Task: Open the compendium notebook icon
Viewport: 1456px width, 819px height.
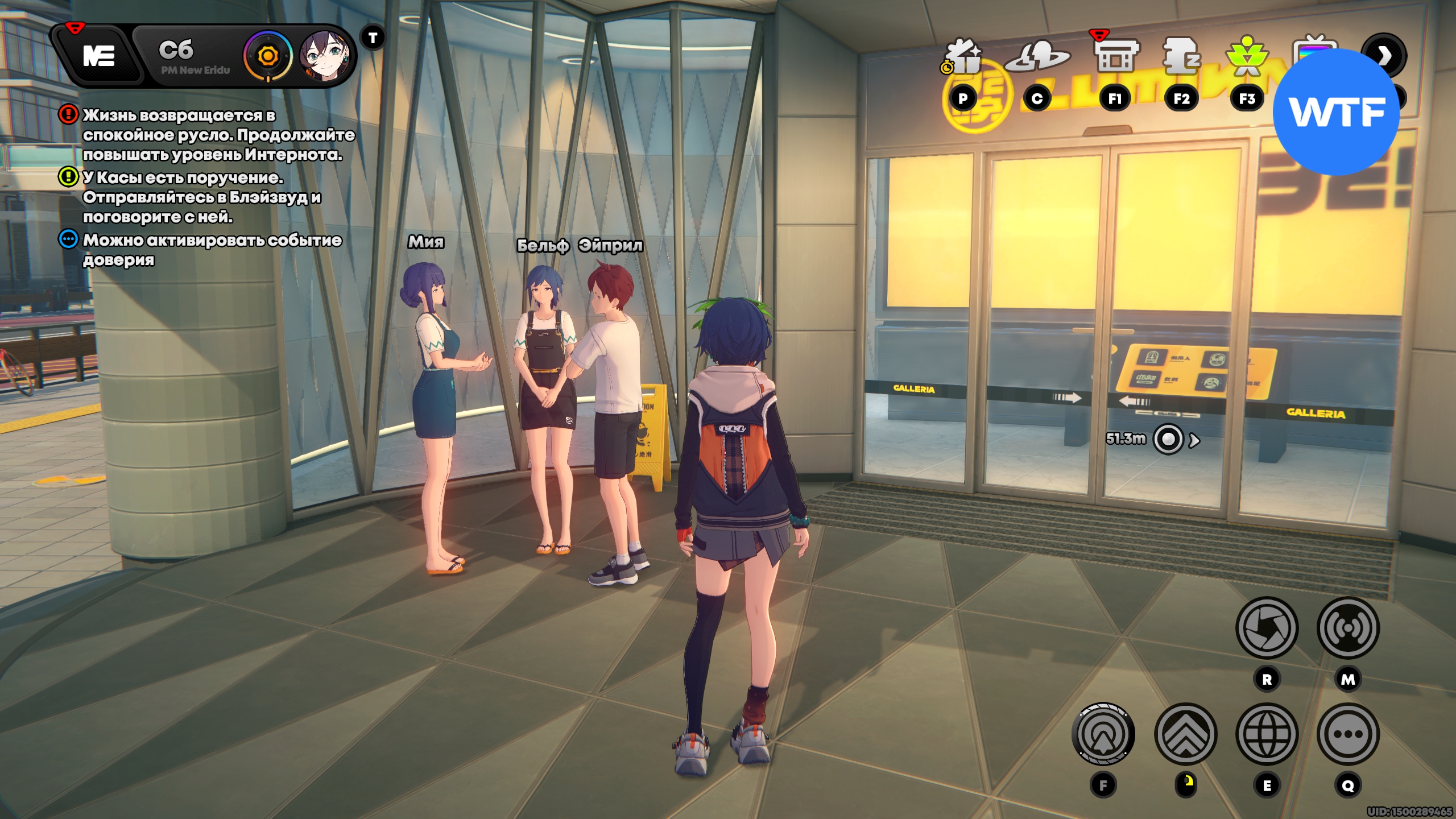Action: pyautogui.click(x=1181, y=57)
